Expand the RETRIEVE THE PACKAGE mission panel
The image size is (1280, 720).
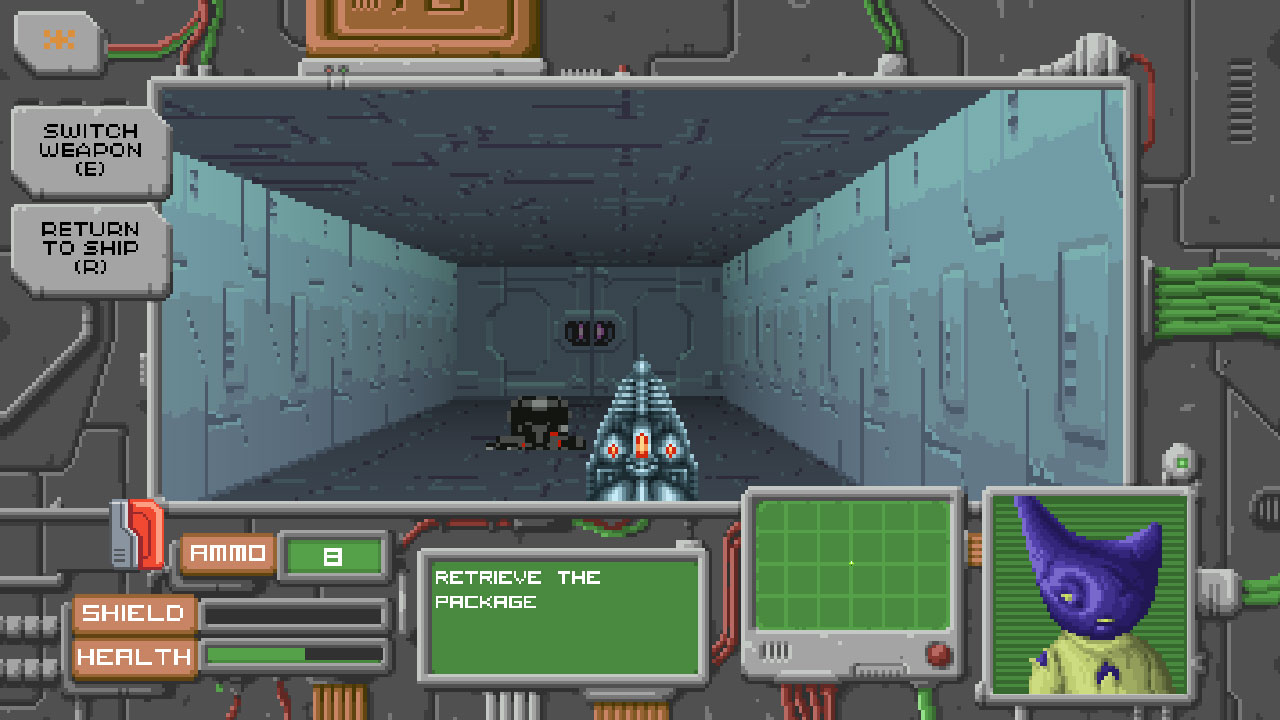[x=562, y=615]
